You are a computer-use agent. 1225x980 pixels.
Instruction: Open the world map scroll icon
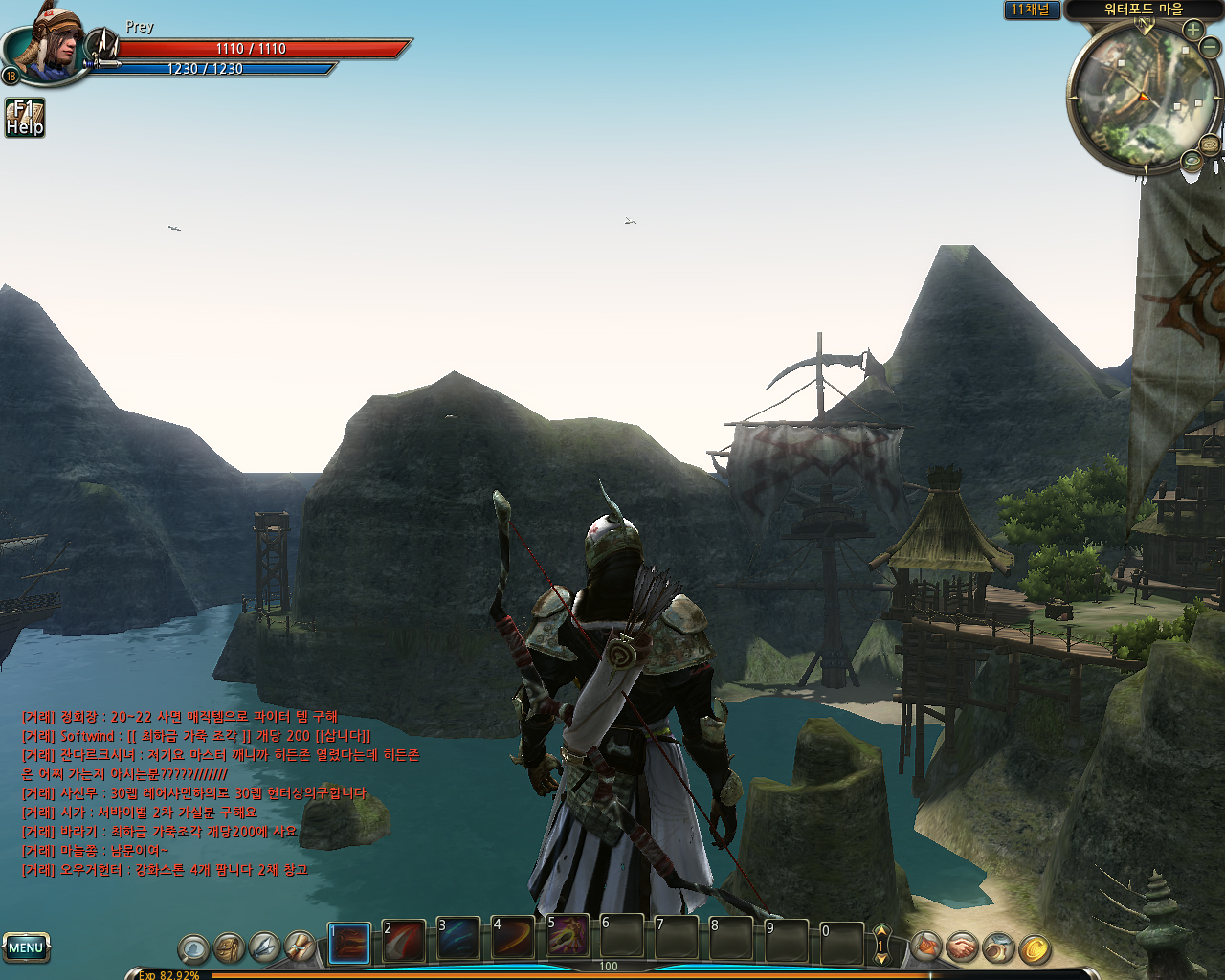pyautogui.click(x=1210, y=145)
